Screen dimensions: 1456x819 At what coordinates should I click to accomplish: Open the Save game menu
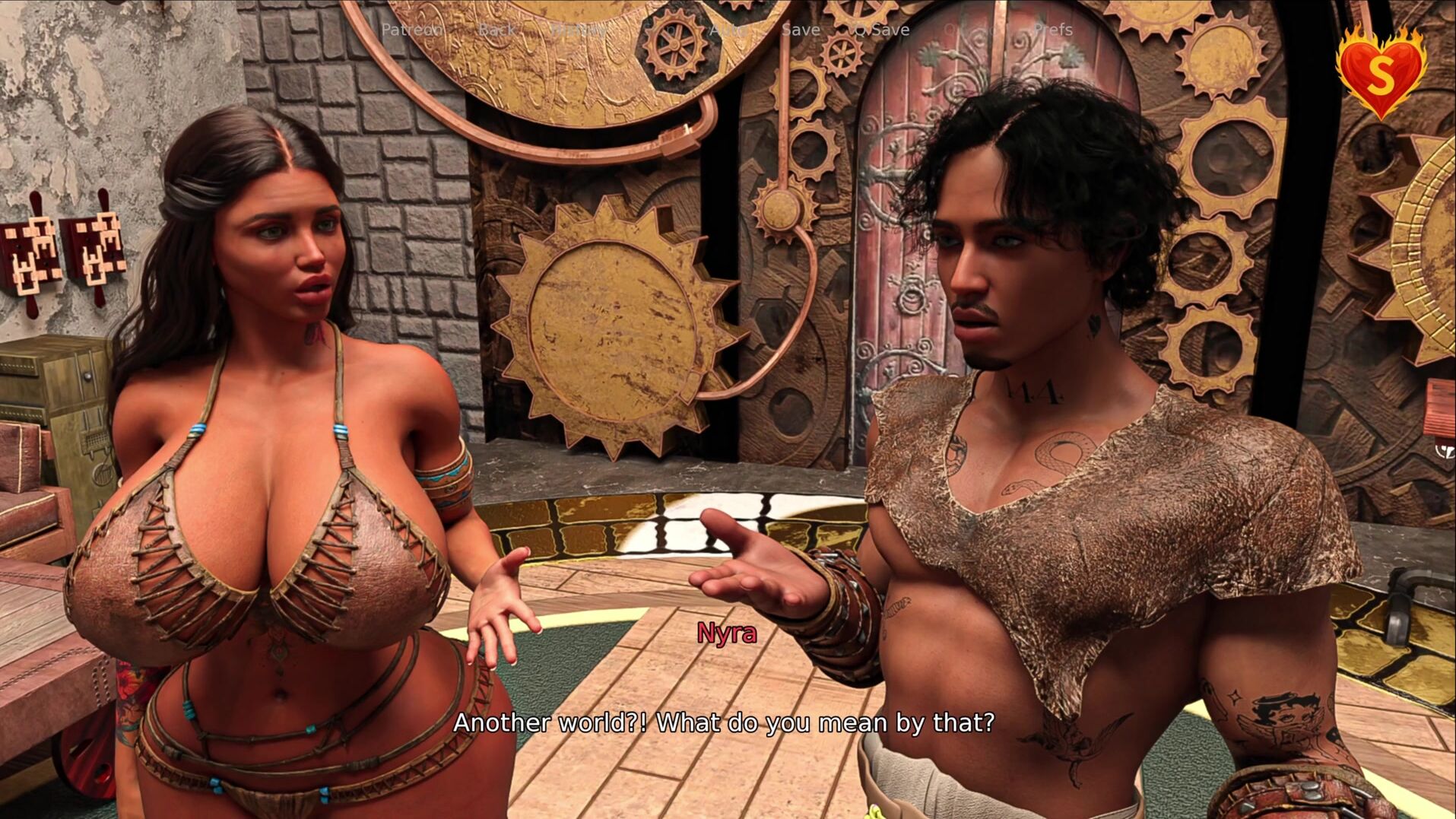[801, 30]
